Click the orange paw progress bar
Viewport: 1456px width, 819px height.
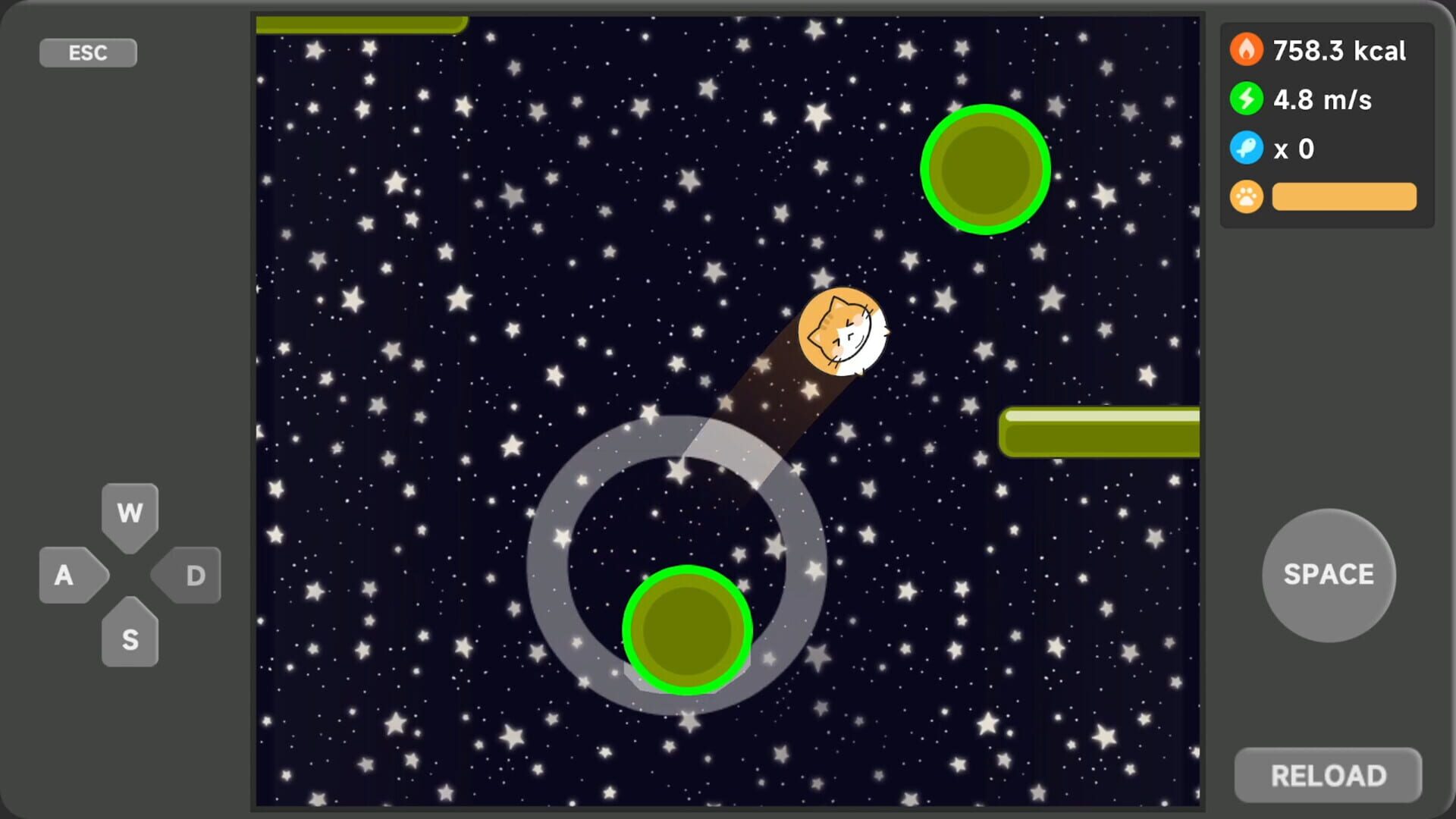point(1344,196)
